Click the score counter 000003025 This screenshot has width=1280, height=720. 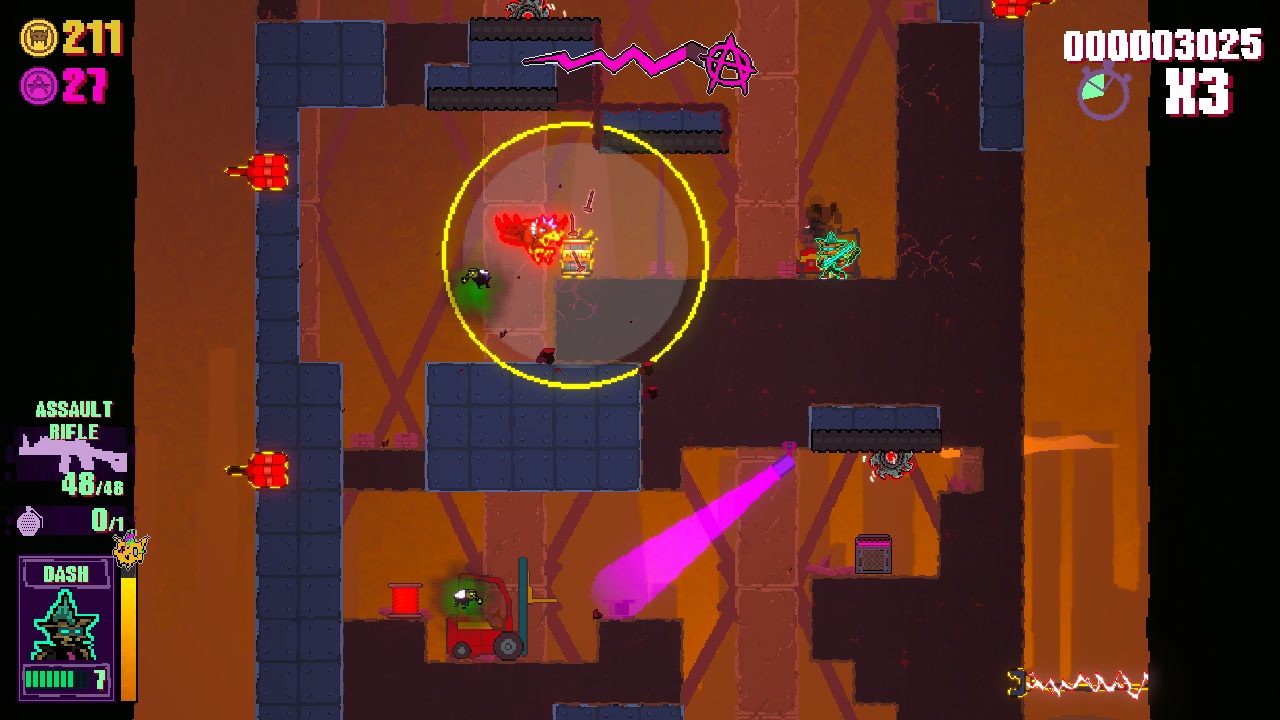tap(1163, 45)
